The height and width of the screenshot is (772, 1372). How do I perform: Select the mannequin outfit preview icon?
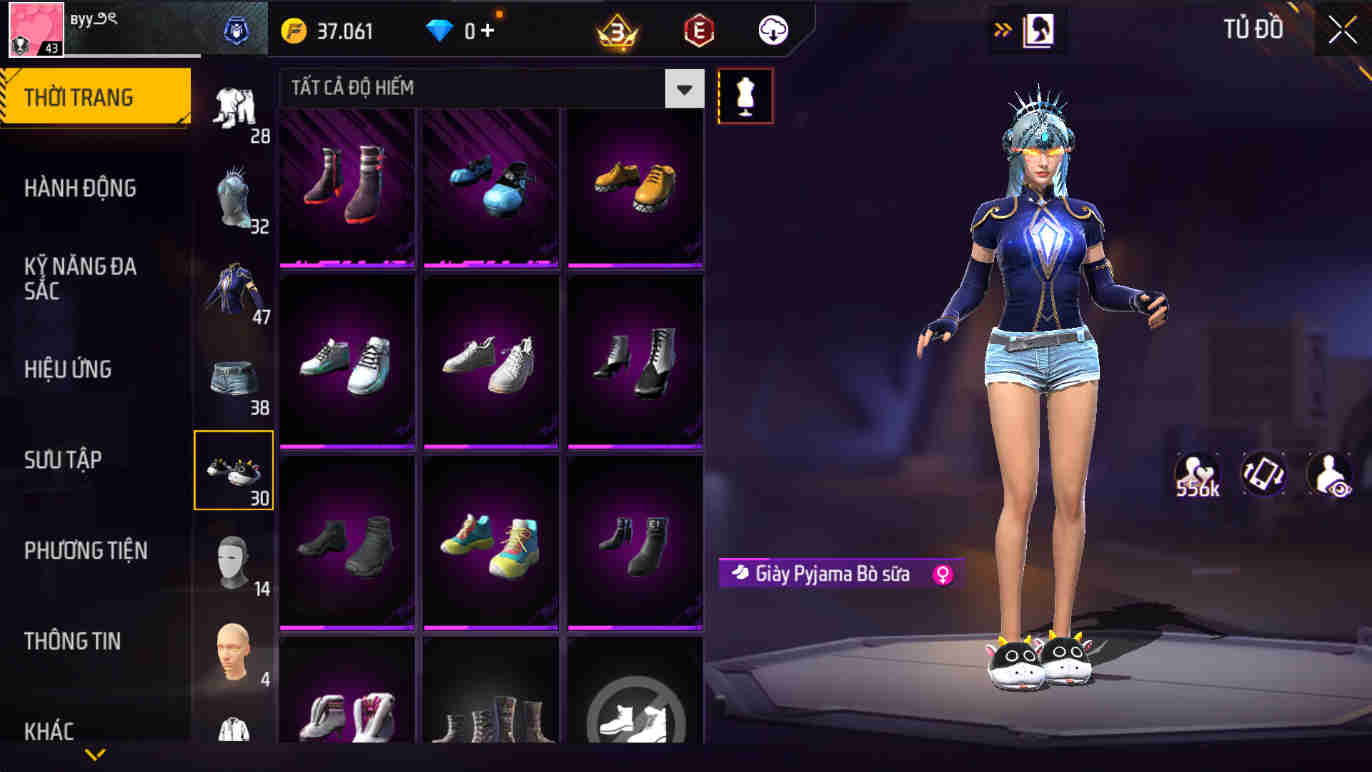click(x=745, y=94)
